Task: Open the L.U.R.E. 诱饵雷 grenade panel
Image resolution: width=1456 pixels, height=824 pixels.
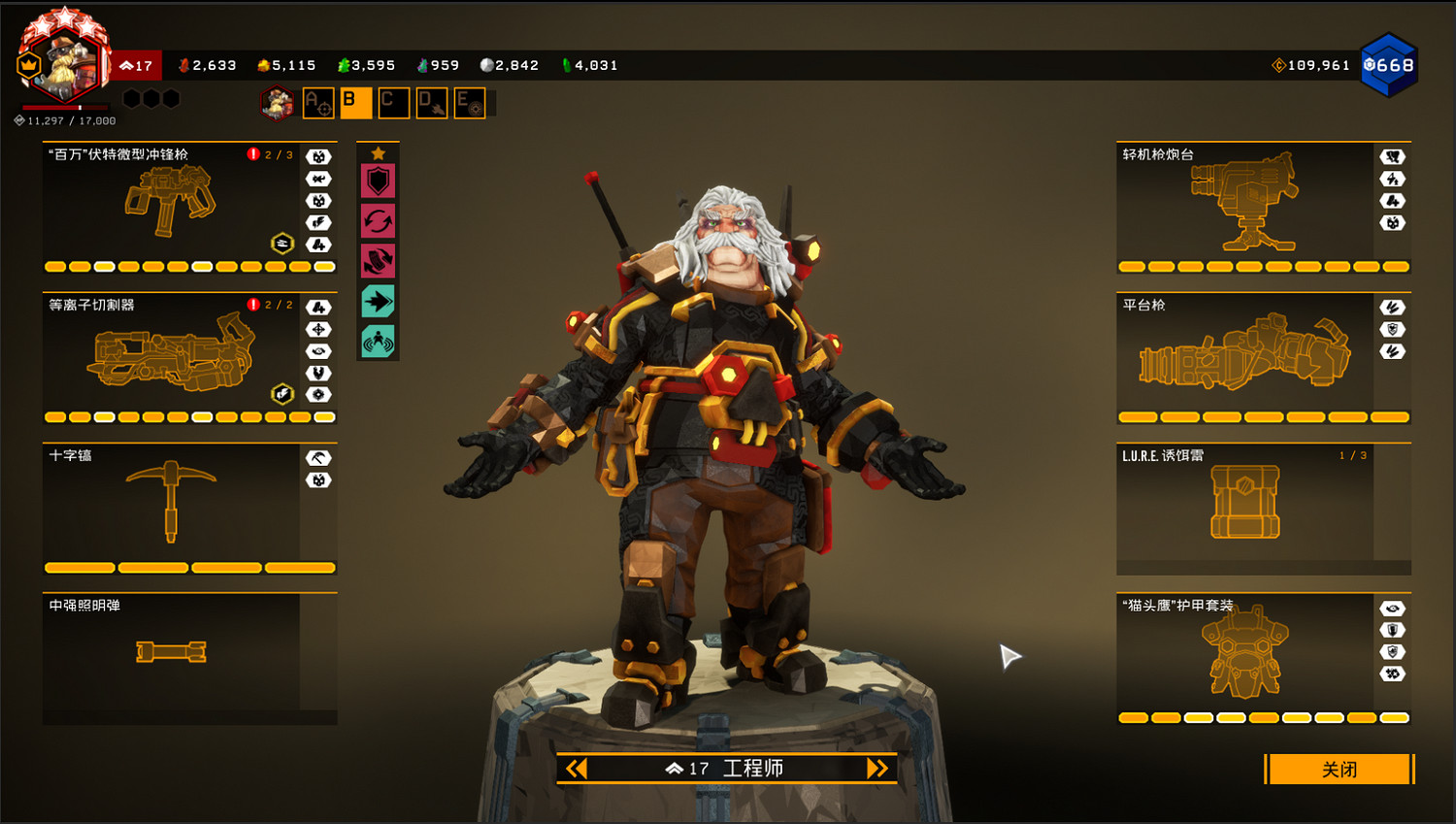Action: coord(1244,505)
